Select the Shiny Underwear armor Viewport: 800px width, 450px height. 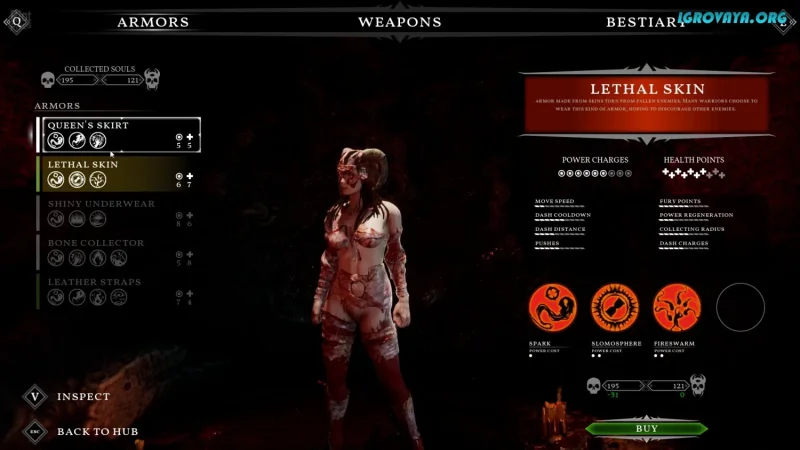pyautogui.click(x=119, y=212)
